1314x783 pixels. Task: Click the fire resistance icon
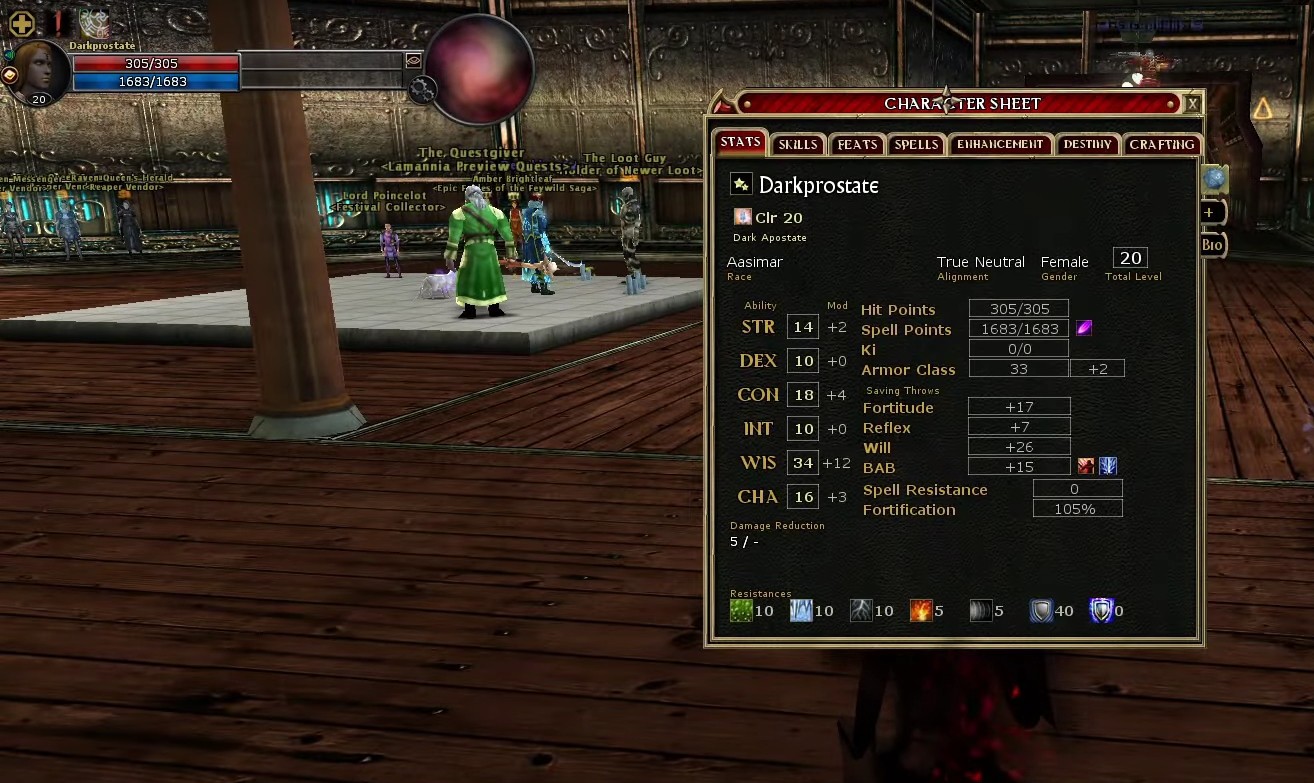pos(920,610)
